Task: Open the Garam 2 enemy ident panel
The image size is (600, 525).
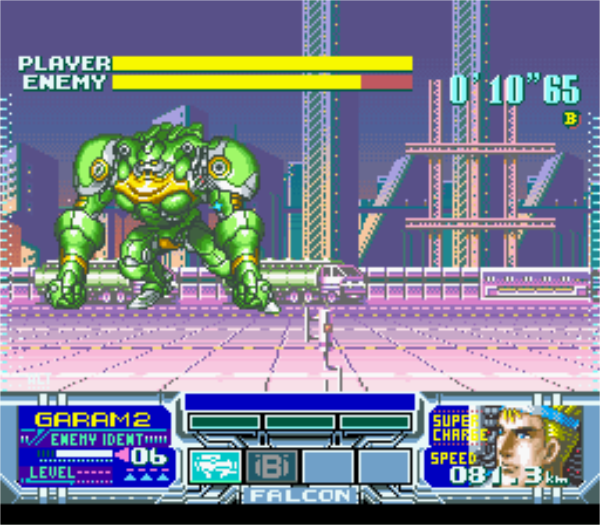Action: click(x=95, y=445)
